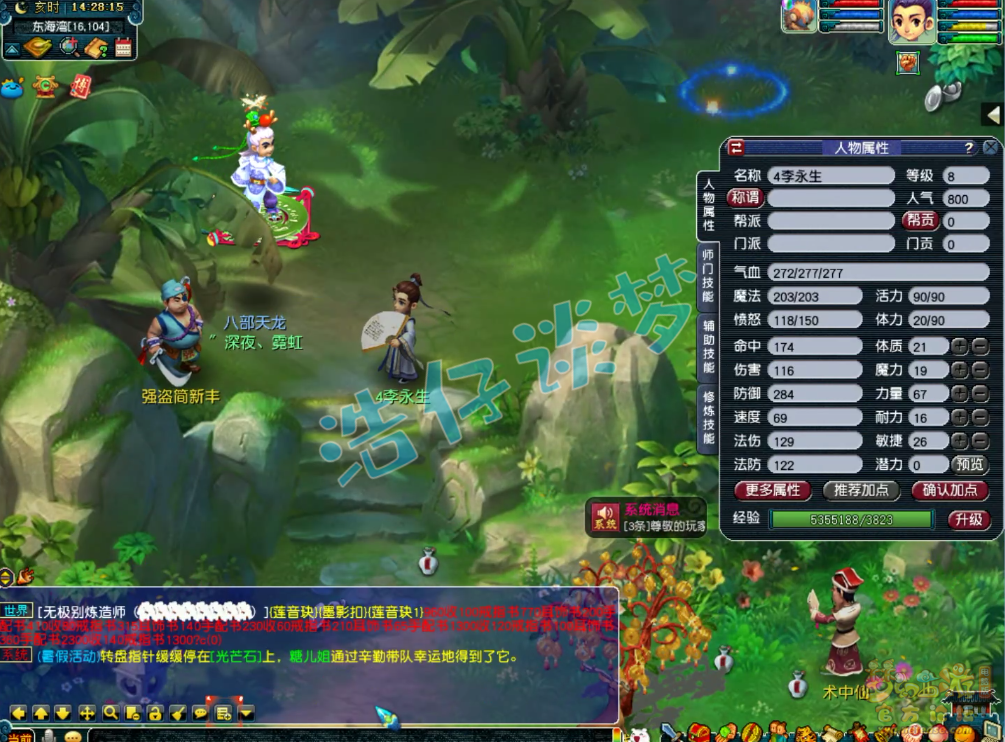Switch to the 师门技能 tab

tap(707, 275)
